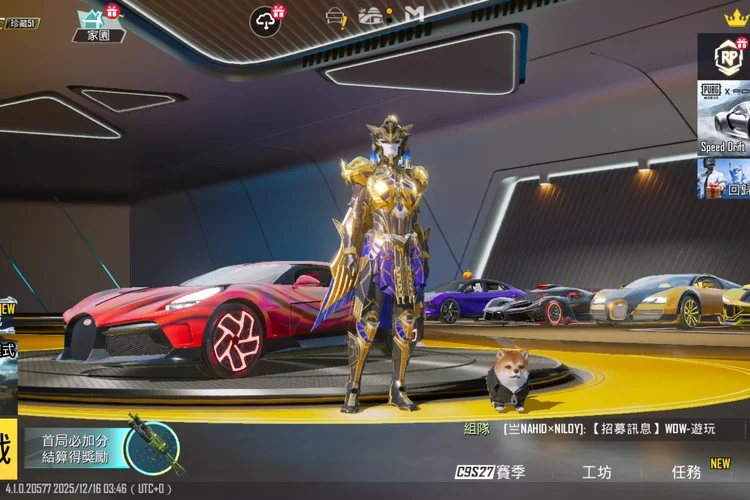This screenshot has height=500, width=750.
Task: Open the Speed Drift event banner
Action: (x=723, y=118)
